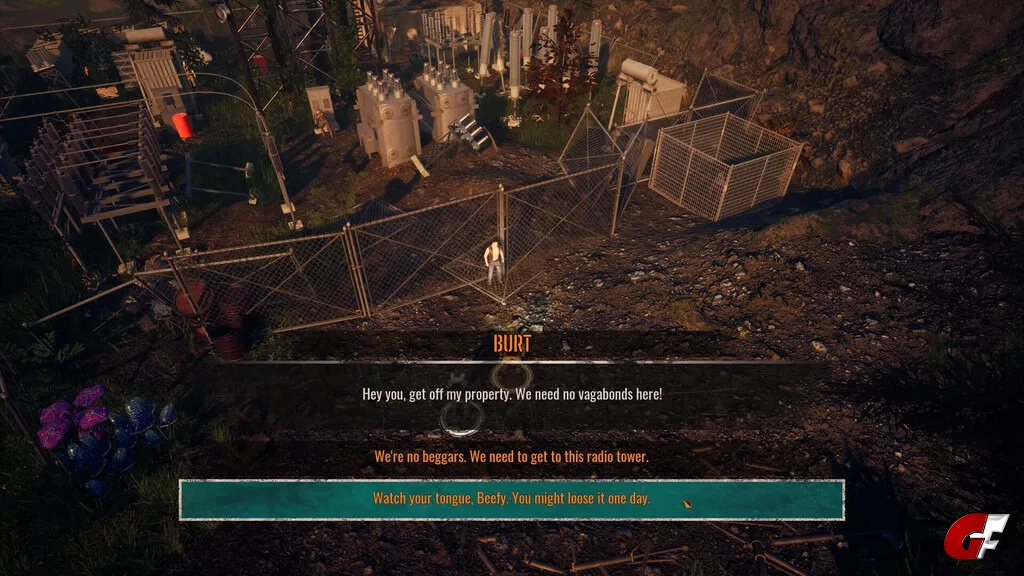Choose the "We're no beggars" reply
The width and height of the screenshot is (1024, 576).
(511, 457)
